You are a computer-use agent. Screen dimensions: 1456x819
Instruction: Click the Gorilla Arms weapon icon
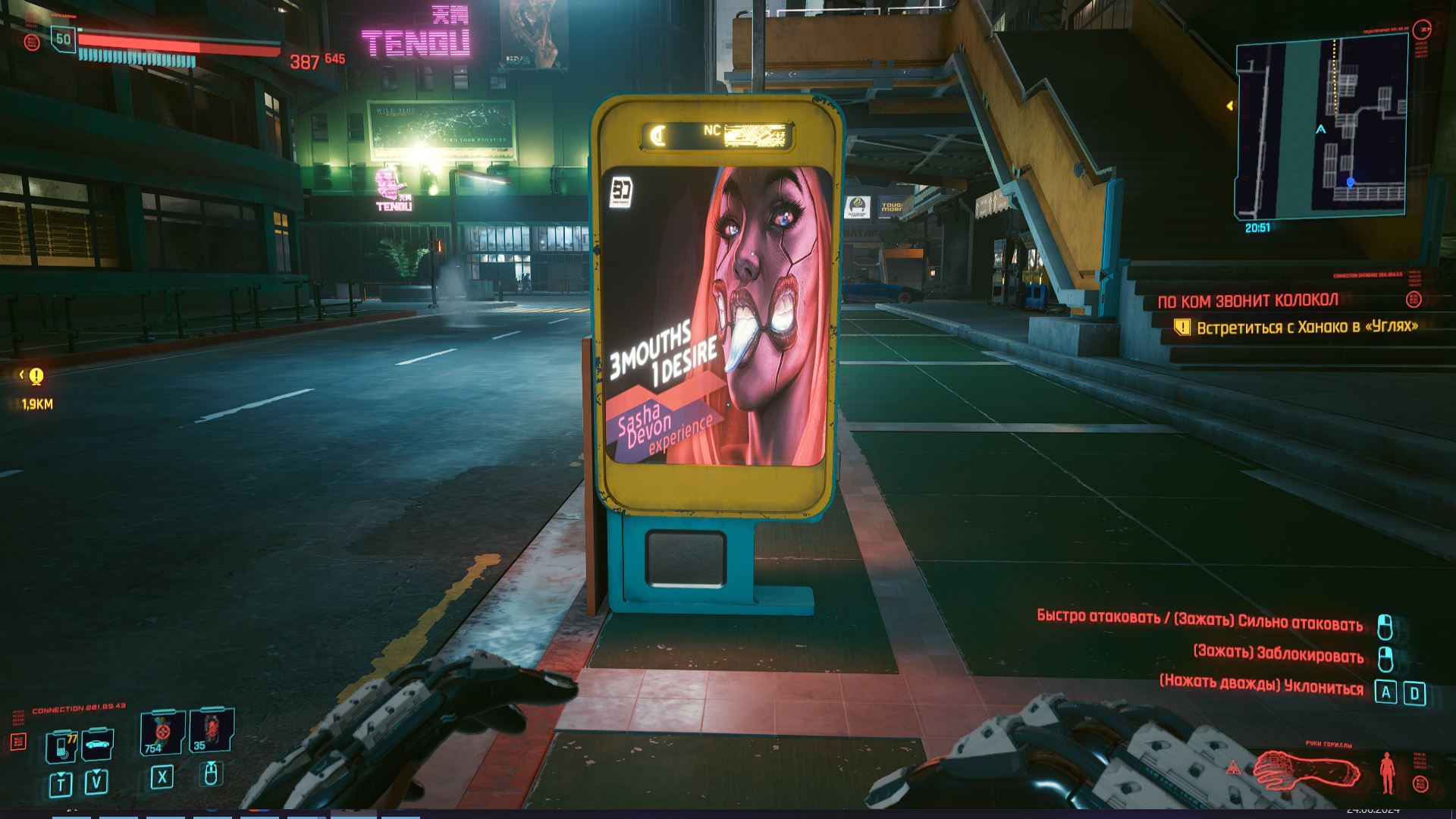click(1306, 770)
